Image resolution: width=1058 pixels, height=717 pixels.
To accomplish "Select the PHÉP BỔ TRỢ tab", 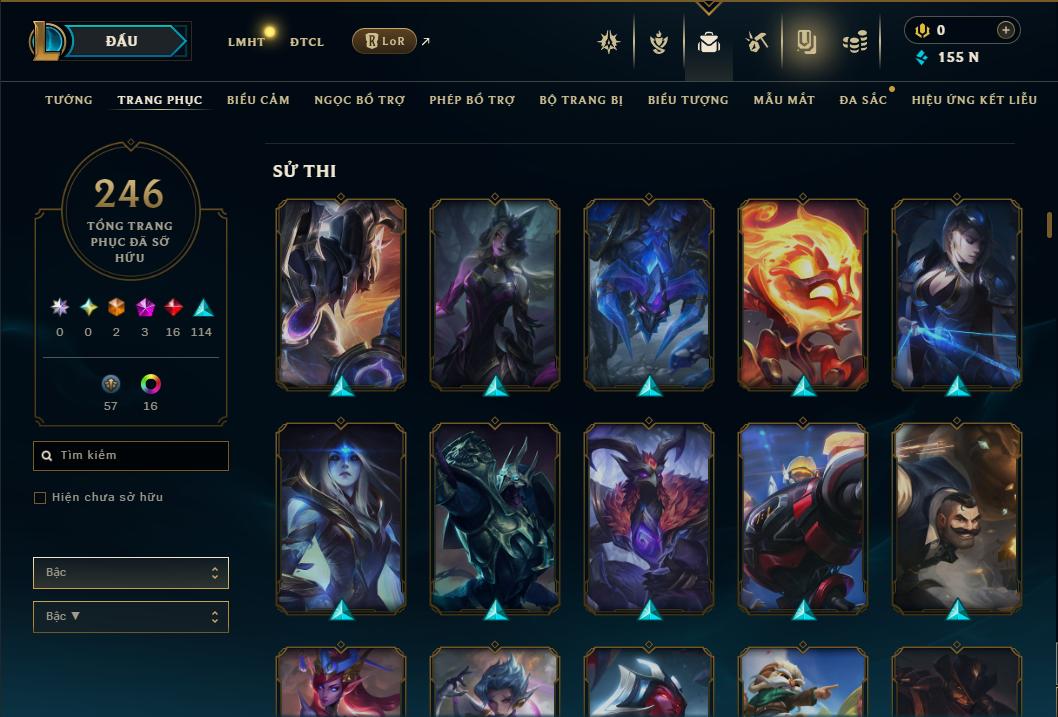I will (x=472, y=100).
